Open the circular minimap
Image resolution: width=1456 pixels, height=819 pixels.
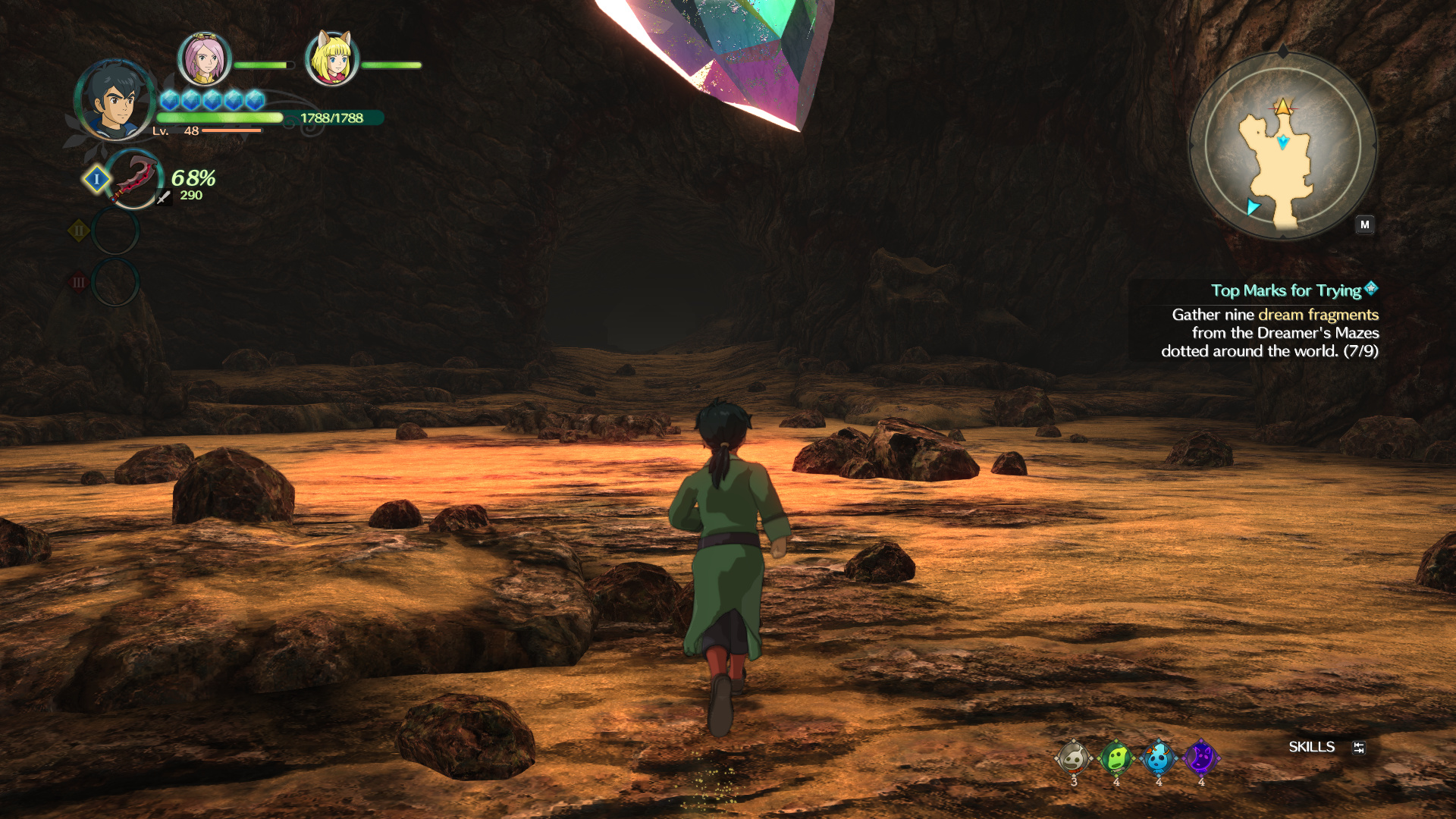pyautogui.click(x=1282, y=146)
